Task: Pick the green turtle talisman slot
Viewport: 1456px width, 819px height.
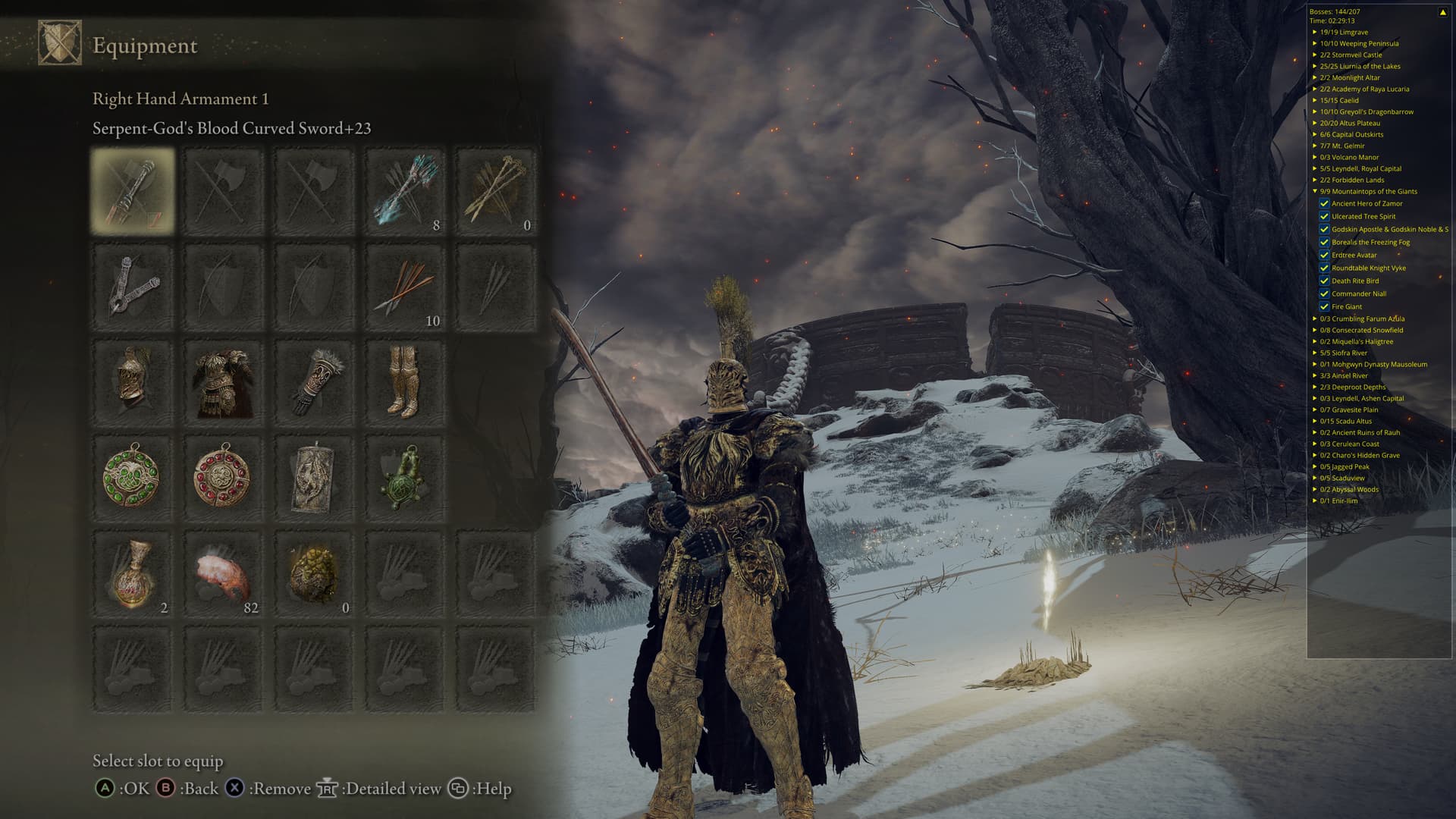Action: point(404,477)
